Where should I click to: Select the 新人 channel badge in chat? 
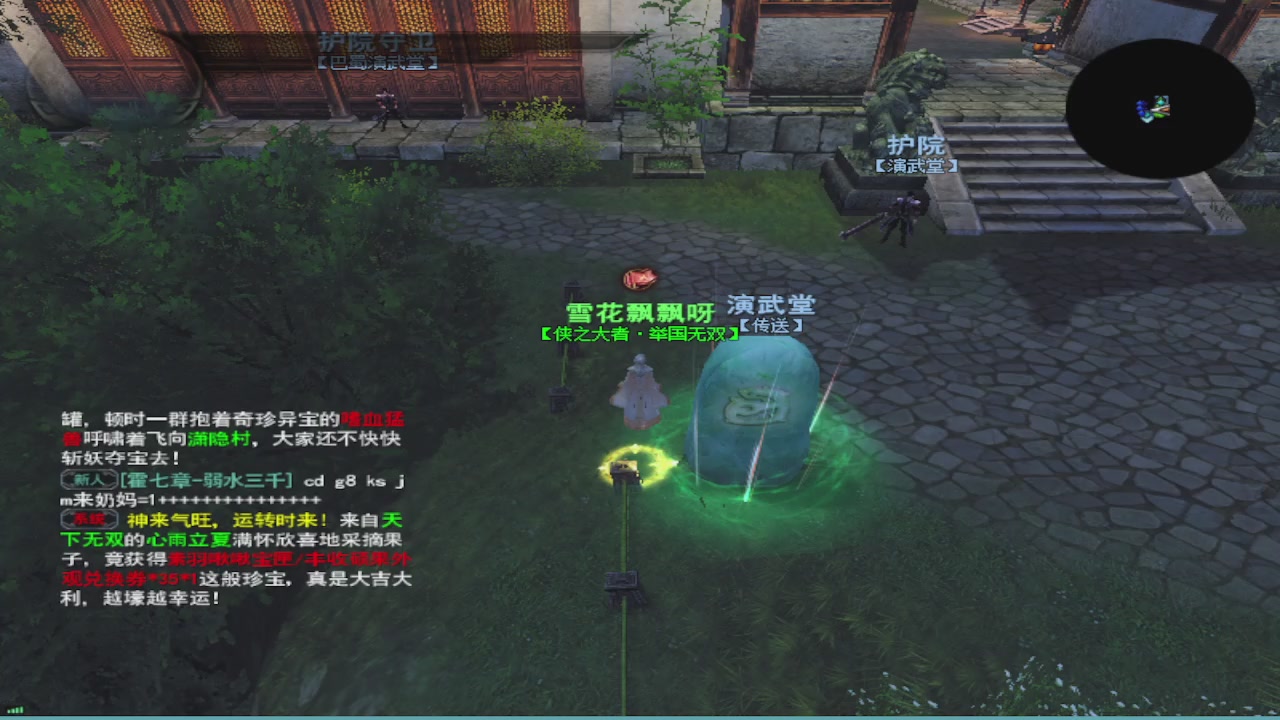(90, 478)
